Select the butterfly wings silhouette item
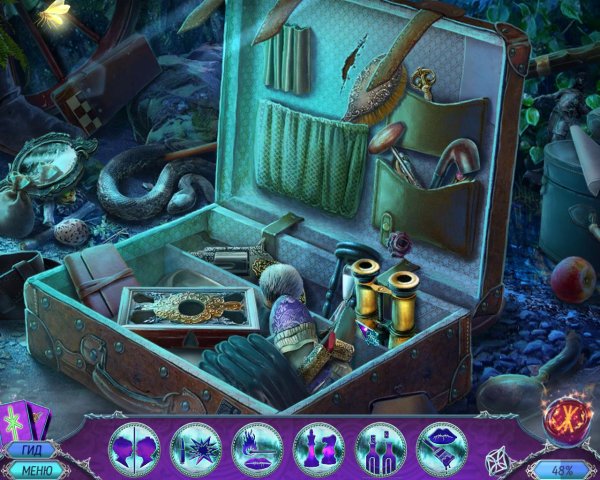Image resolution: width=600 pixels, height=480 pixels. click(132, 445)
